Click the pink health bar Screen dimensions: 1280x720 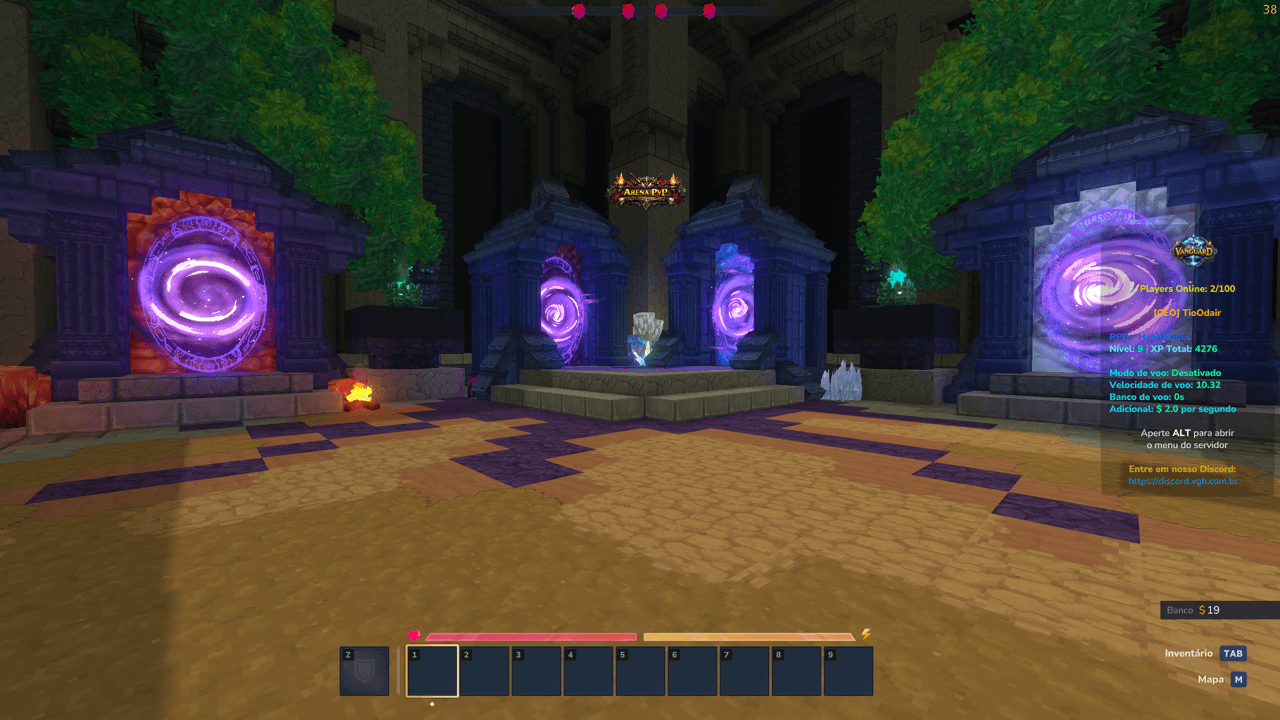click(x=530, y=636)
